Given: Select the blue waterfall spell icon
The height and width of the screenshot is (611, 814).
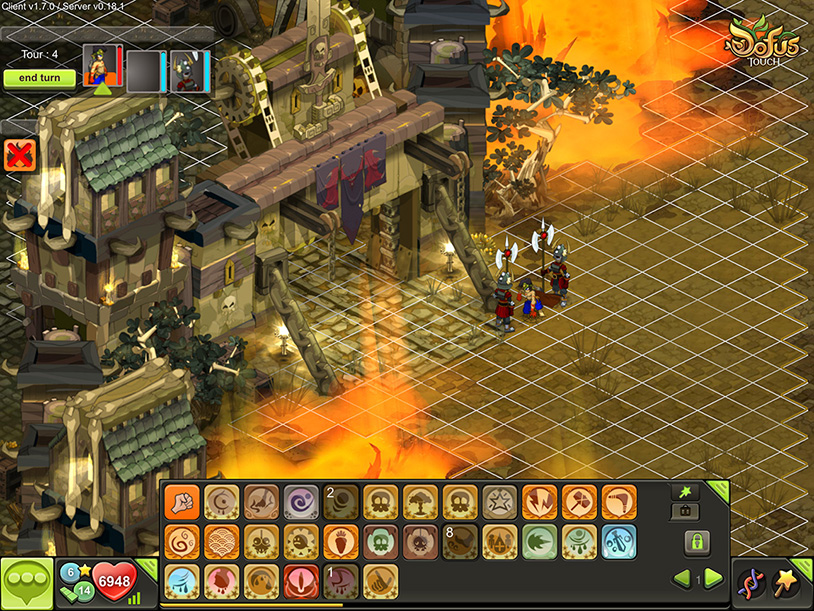Looking at the screenshot, I should point(180,581).
